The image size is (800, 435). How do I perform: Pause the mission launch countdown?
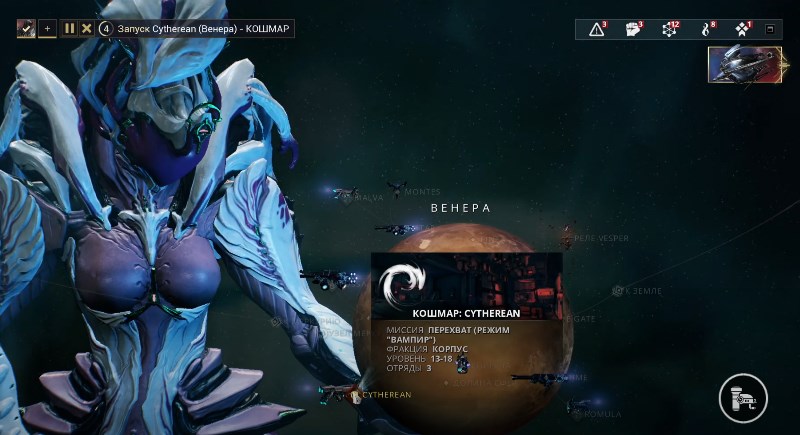pyautogui.click(x=70, y=28)
